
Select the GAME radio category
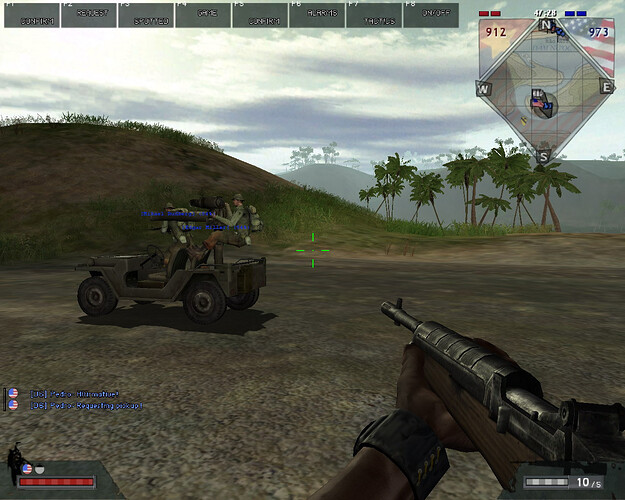coord(203,14)
